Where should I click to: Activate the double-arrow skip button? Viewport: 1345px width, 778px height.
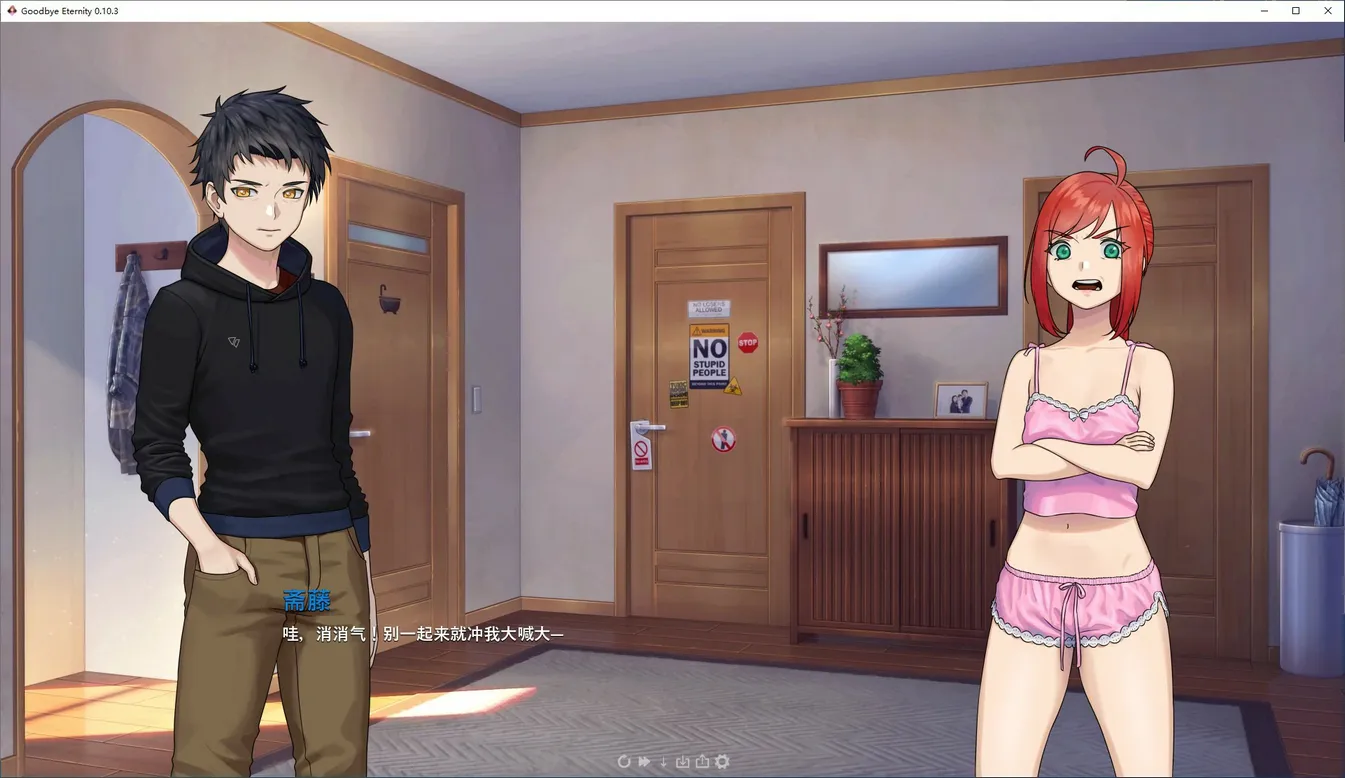point(644,762)
